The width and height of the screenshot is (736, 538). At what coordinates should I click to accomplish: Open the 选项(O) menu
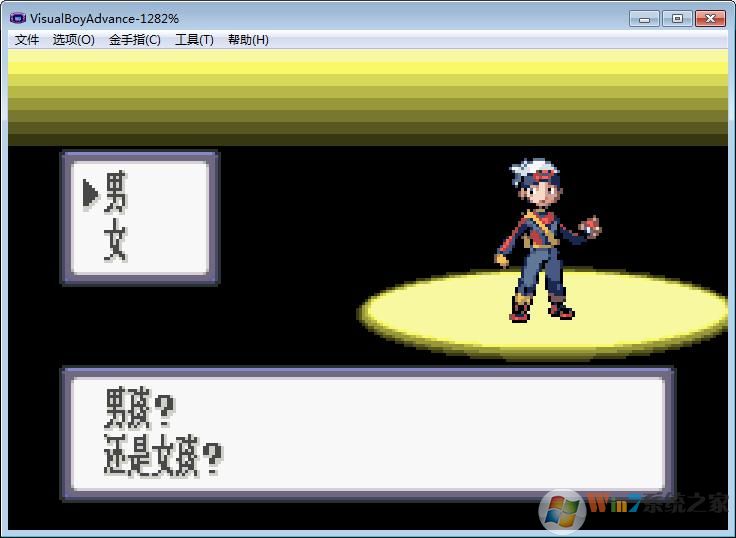pos(74,40)
